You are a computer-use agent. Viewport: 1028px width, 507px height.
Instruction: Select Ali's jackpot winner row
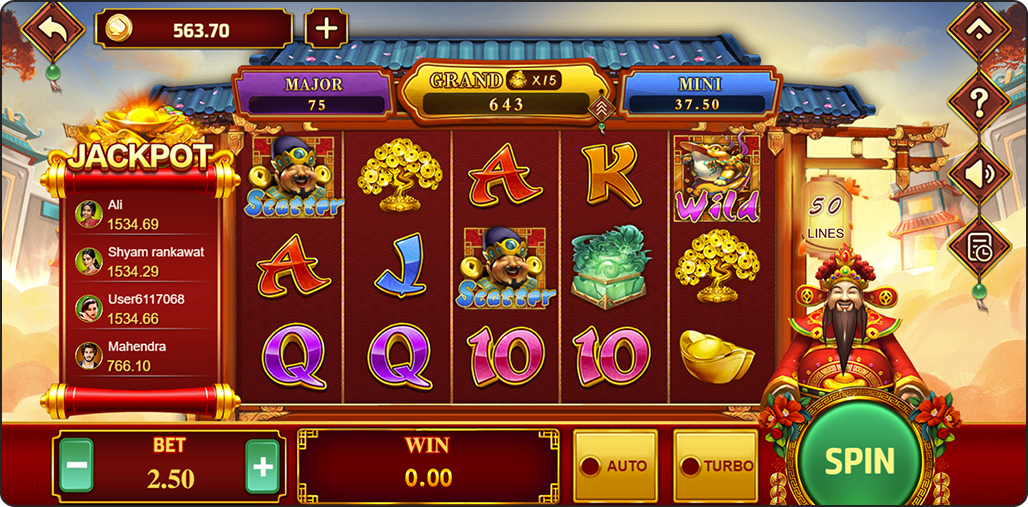(140, 214)
